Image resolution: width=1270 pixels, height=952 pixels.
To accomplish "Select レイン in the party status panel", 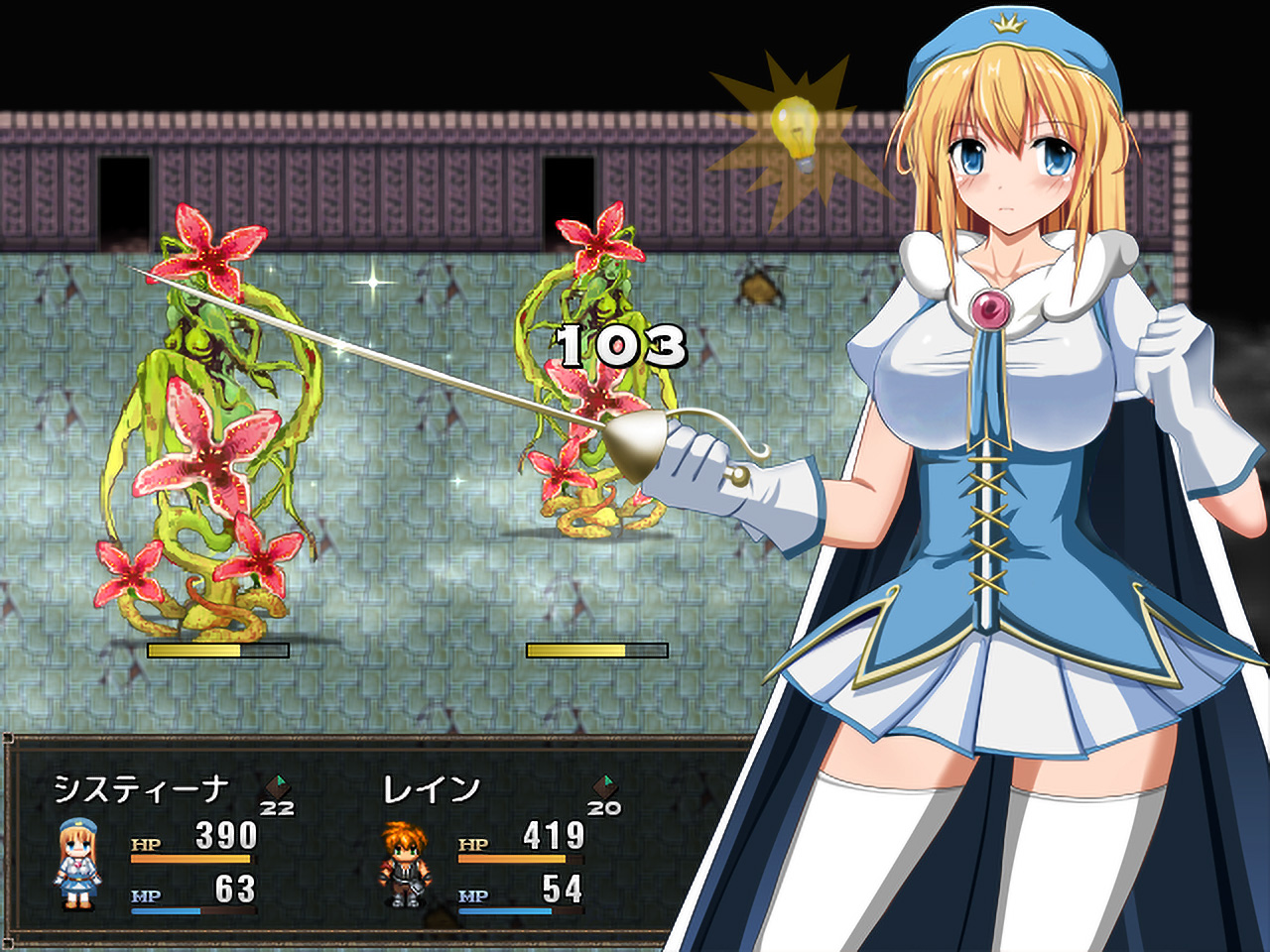I will point(431,789).
